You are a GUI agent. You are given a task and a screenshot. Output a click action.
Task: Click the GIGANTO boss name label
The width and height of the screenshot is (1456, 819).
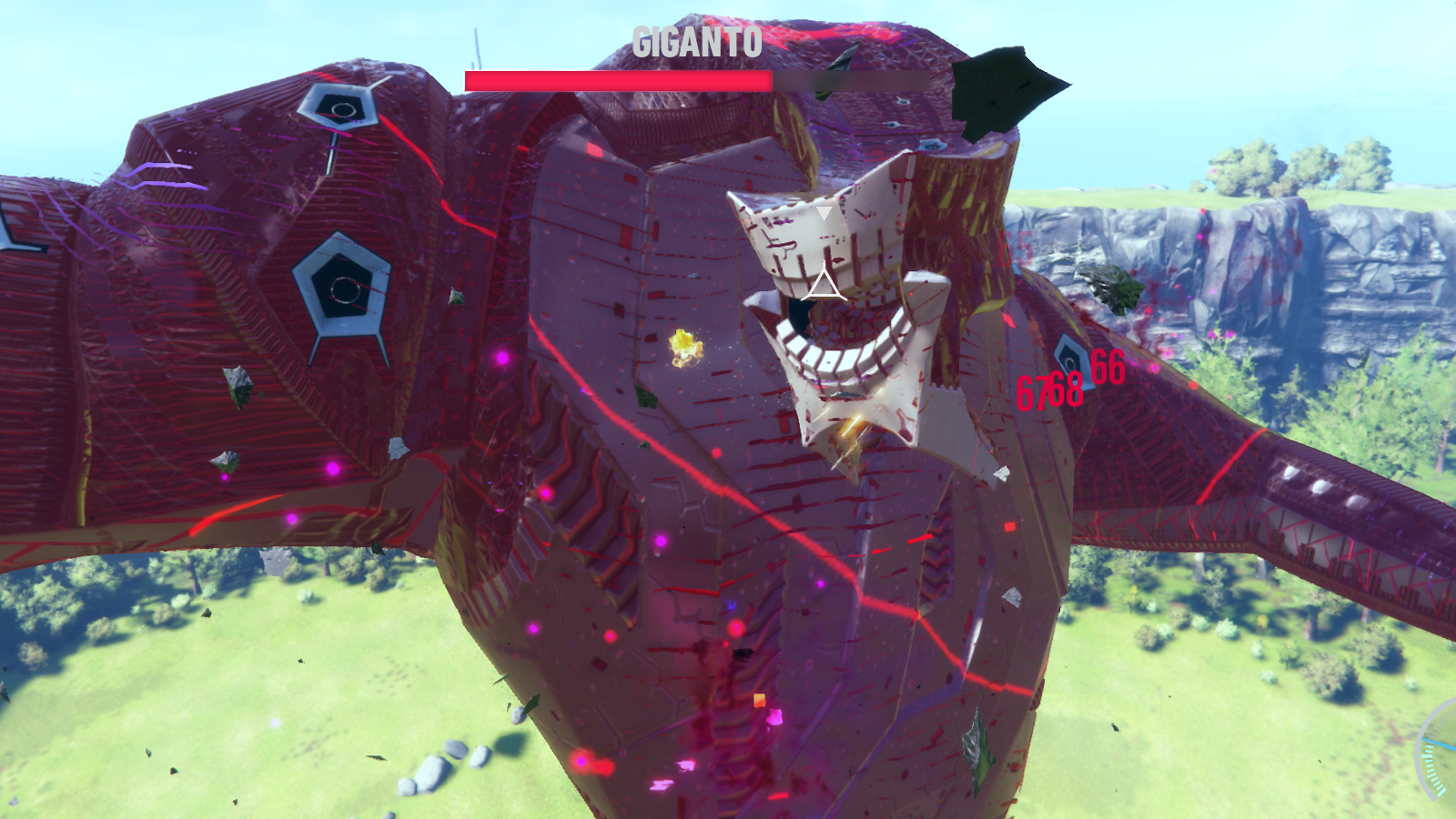[x=697, y=40]
